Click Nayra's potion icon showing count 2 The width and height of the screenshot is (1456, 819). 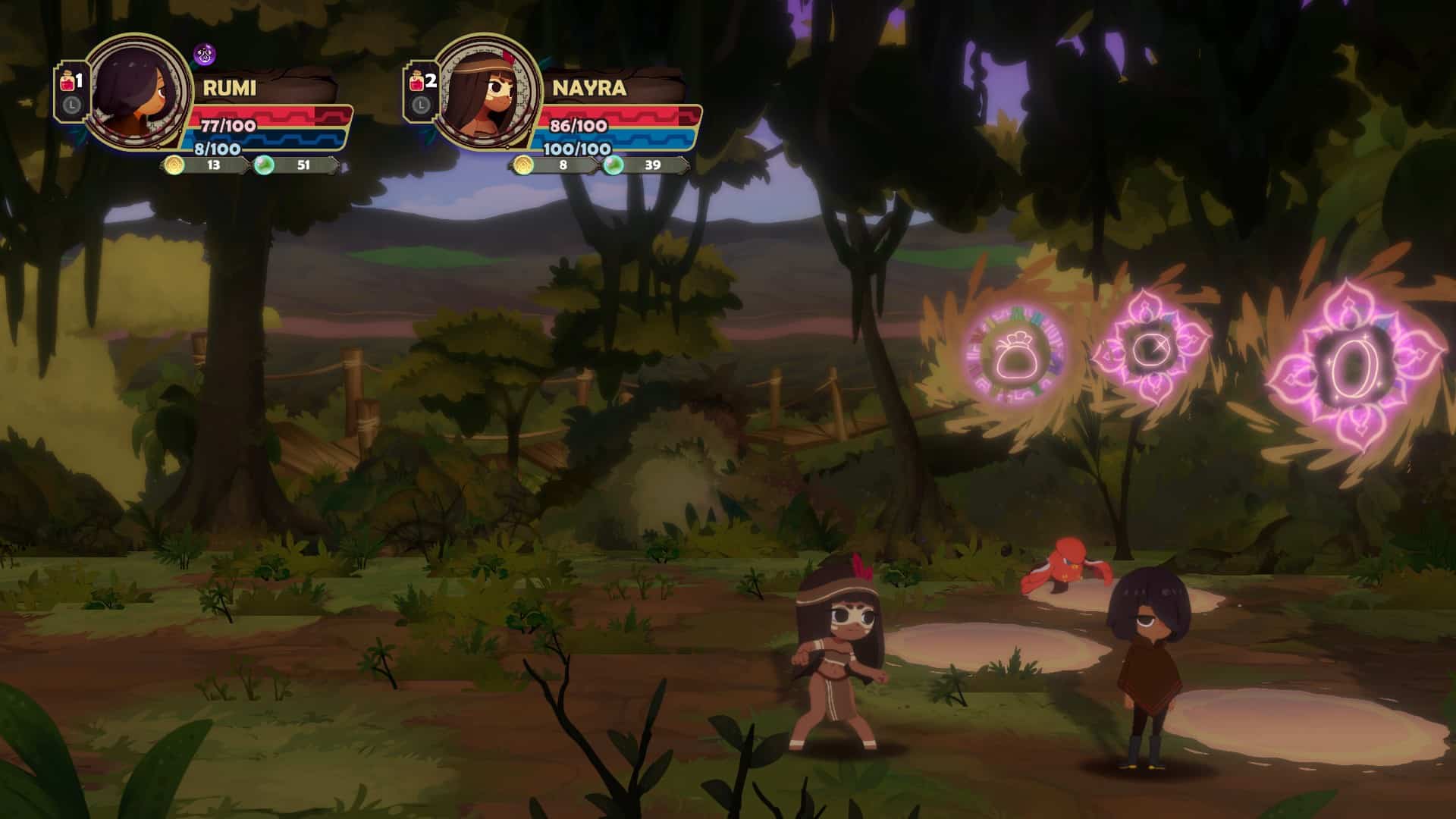(x=420, y=82)
